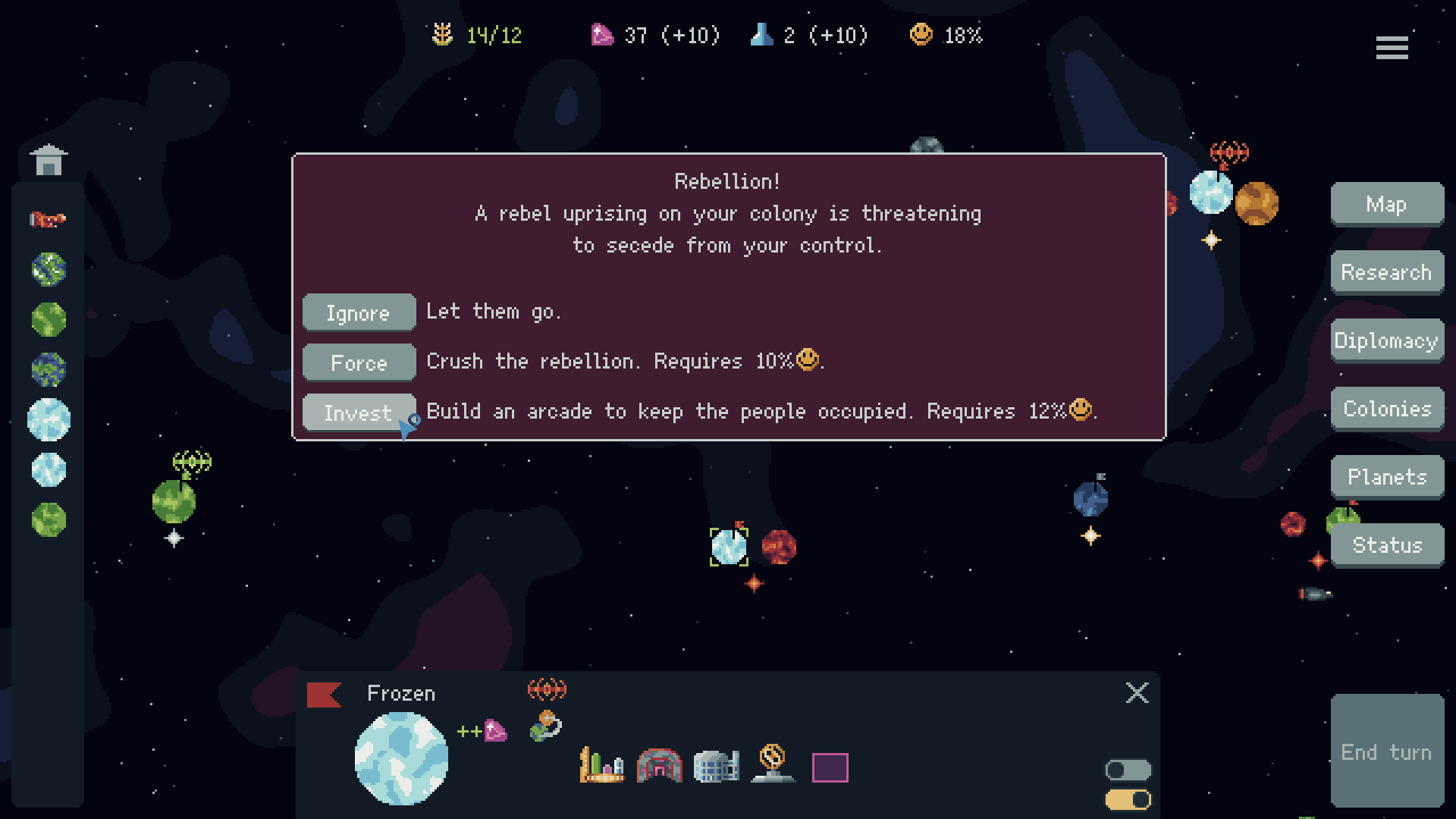Screen dimensions: 1456x819
Task: Click the gem resource icon showing 37
Action: (602, 34)
